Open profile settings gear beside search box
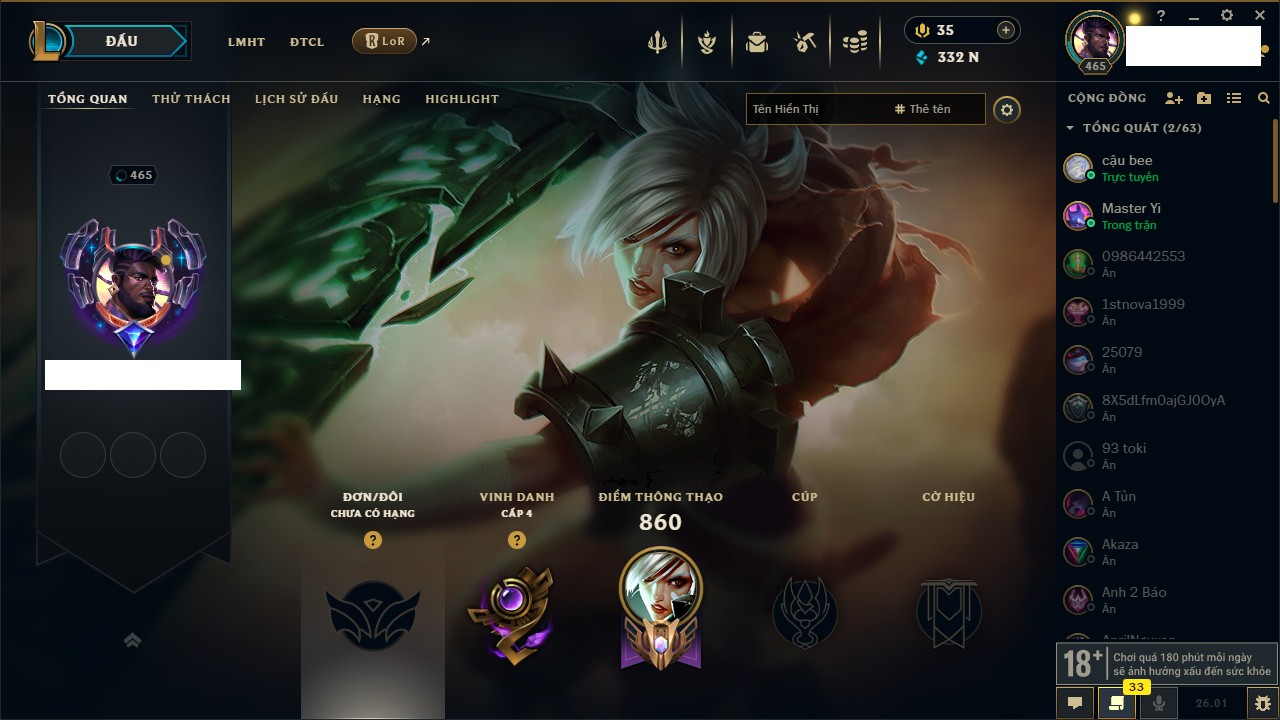Viewport: 1280px width, 720px height. (x=1007, y=109)
